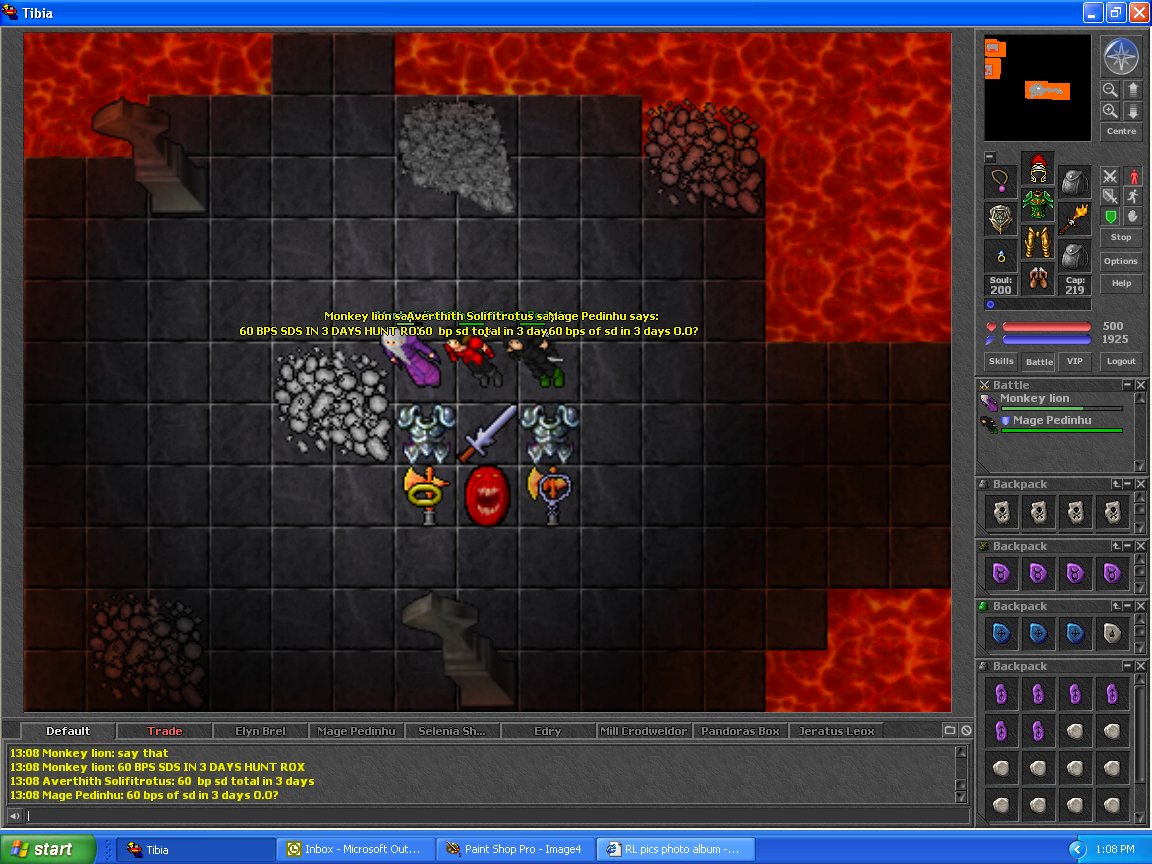This screenshot has height=864, width=1152.
Task: Click the Help button
Action: tap(1121, 283)
